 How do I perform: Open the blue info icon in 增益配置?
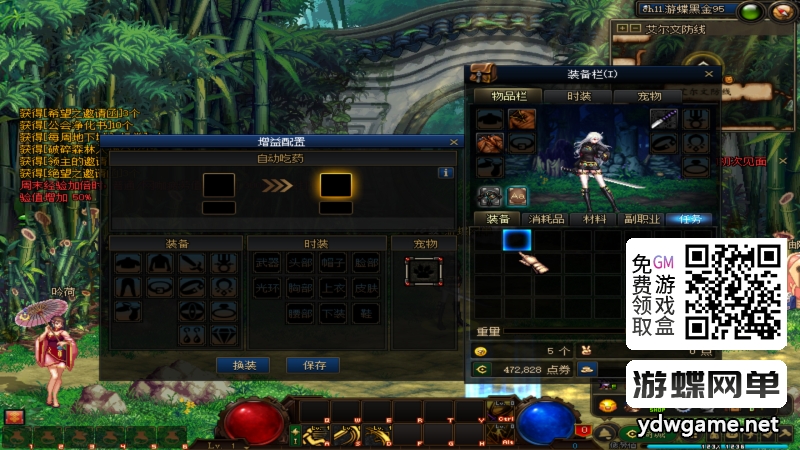447,172
